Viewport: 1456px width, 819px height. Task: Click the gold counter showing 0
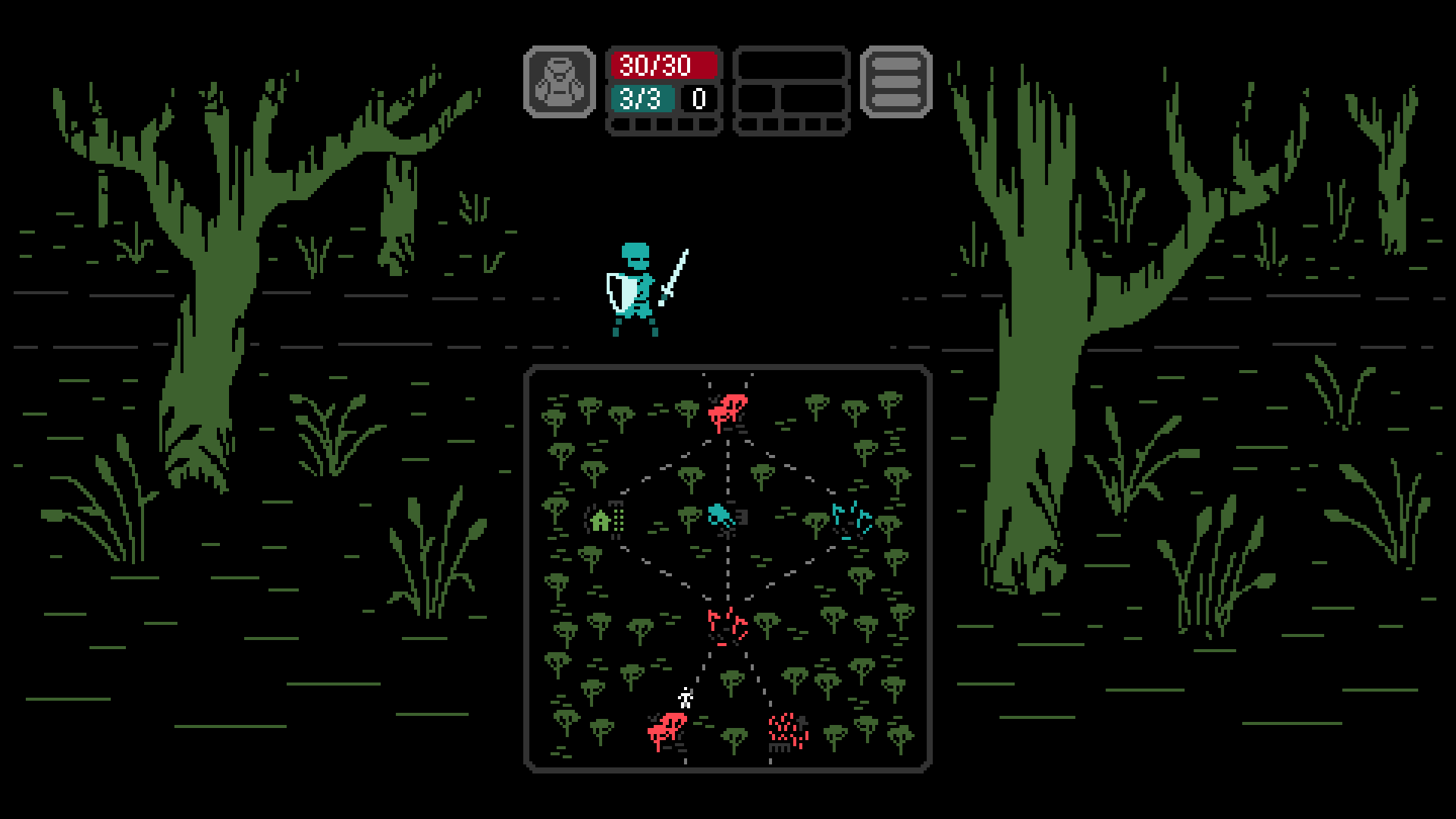(x=698, y=97)
